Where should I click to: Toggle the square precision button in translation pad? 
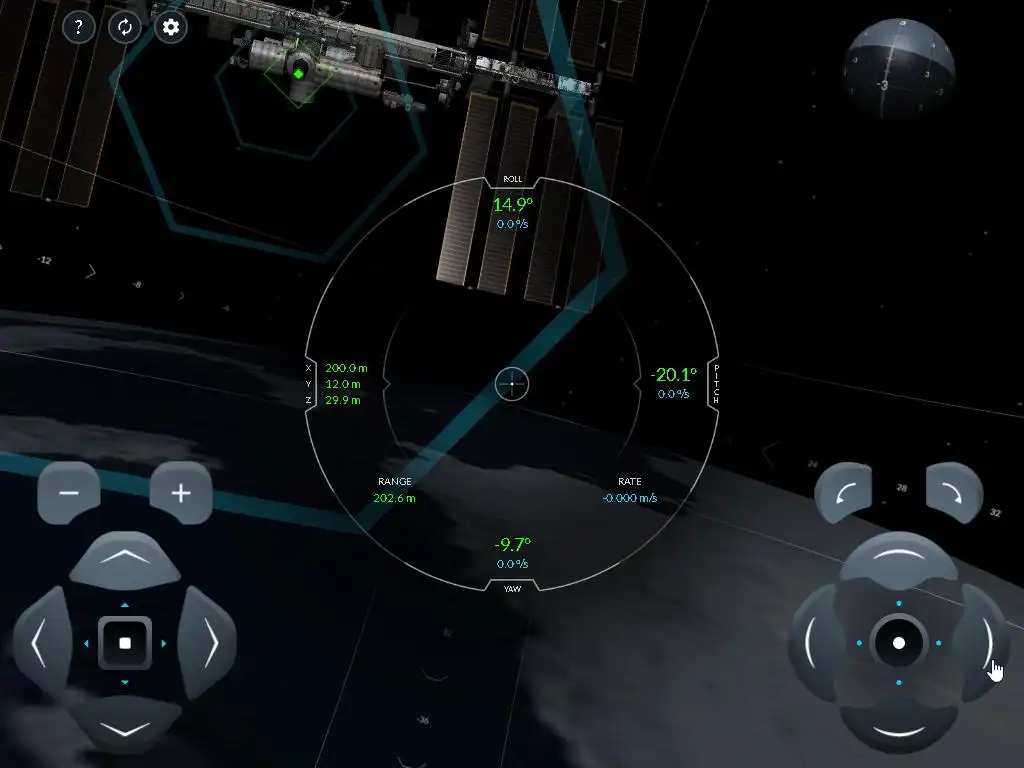coord(125,643)
